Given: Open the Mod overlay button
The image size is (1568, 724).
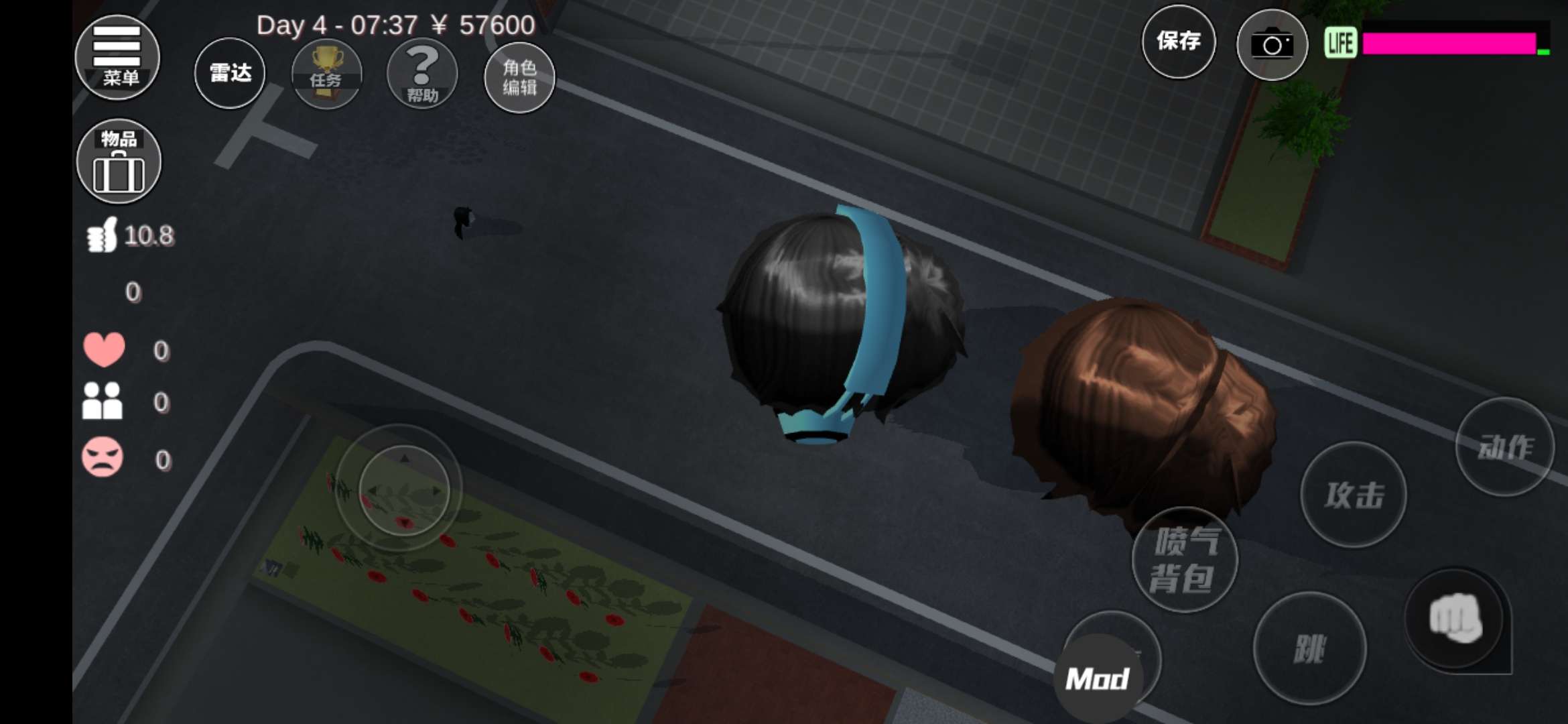Looking at the screenshot, I should pyautogui.click(x=1098, y=678).
